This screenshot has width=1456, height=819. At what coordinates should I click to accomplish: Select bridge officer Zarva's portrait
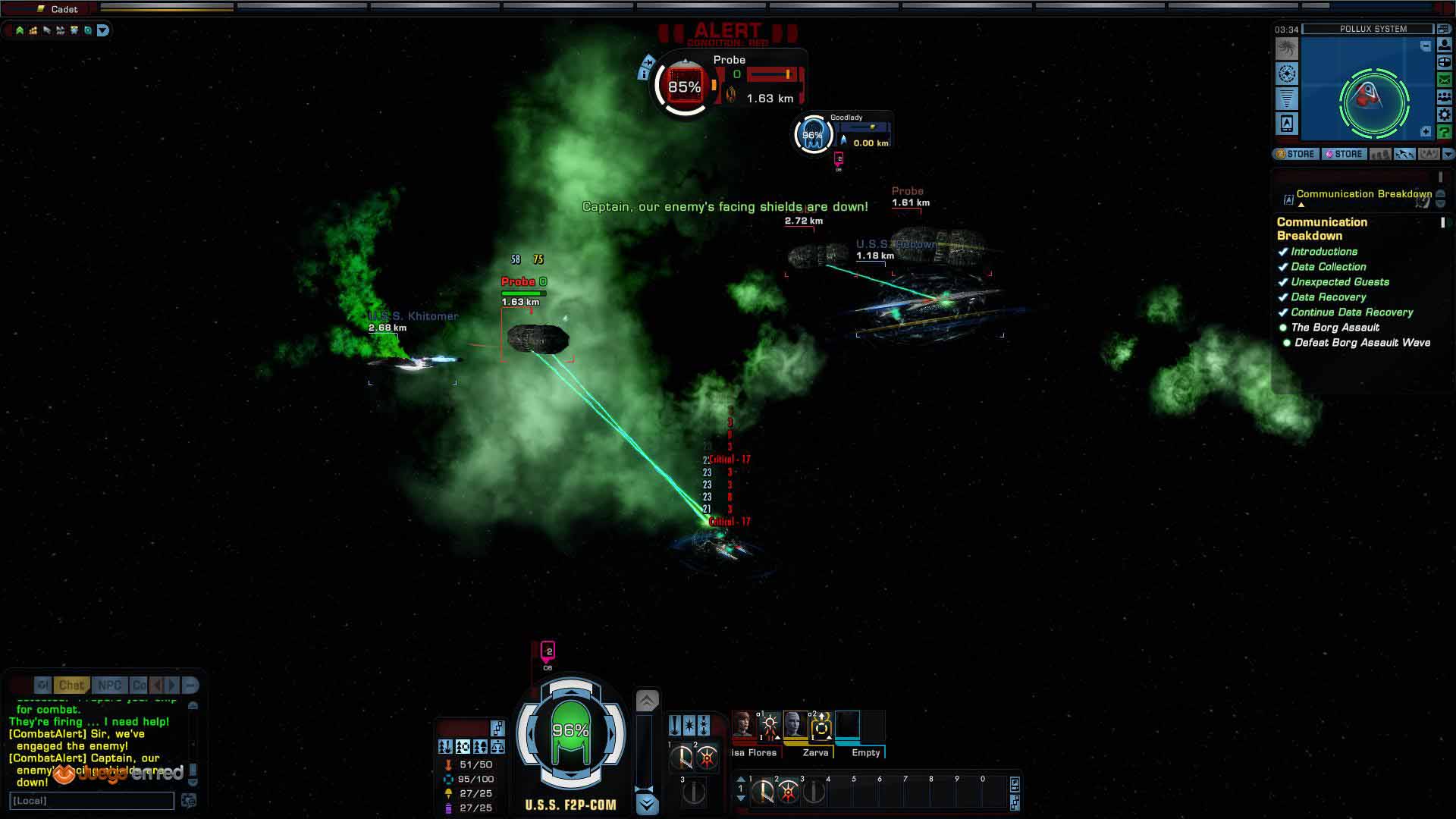(x=795, y=724)
